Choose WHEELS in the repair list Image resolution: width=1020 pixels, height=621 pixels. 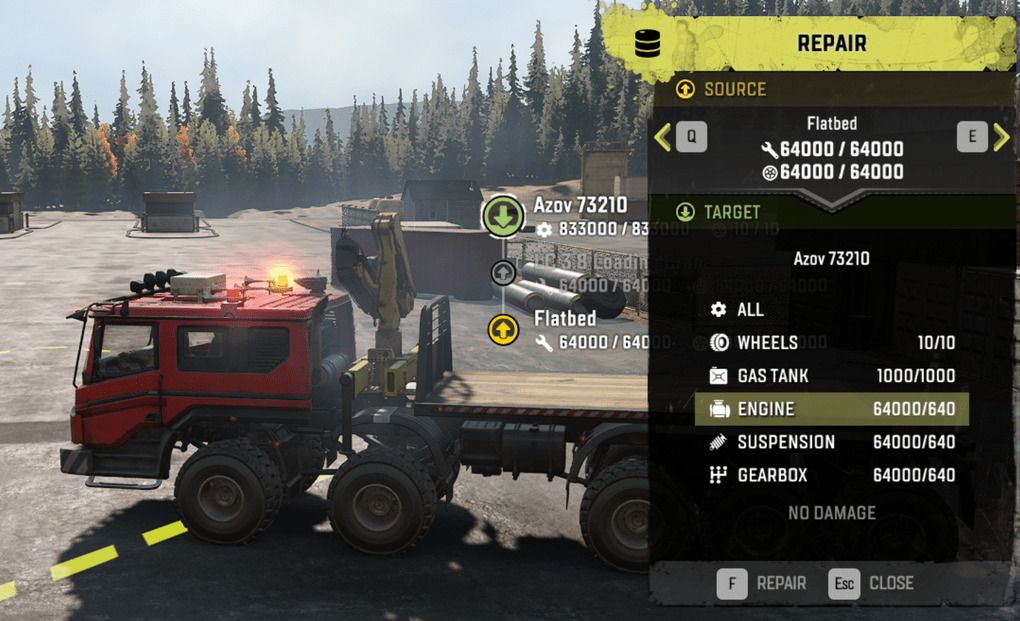(830, 343)
